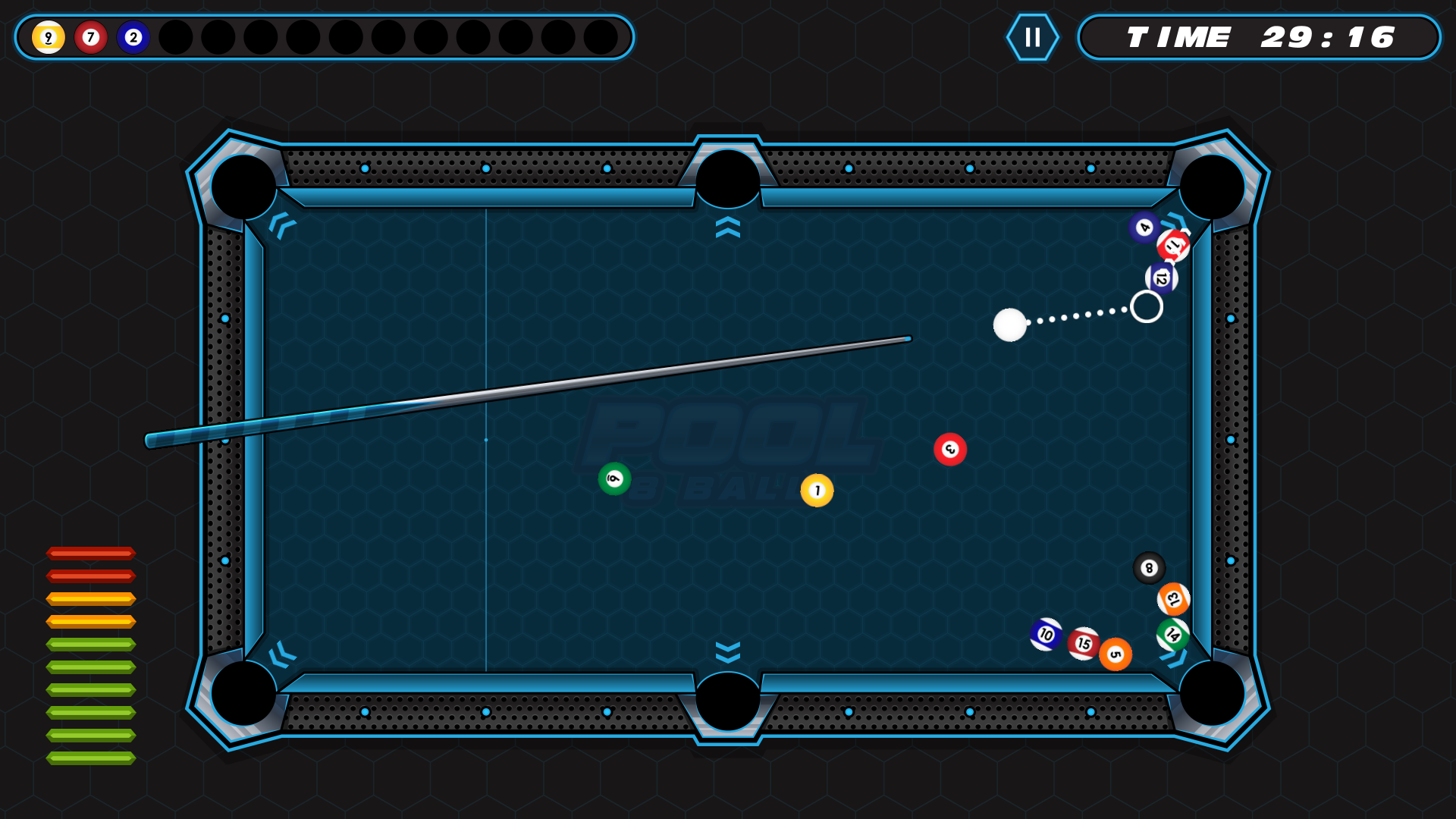Click the green 6-ball
The height and width of the screenshot is (819, 1456).
pyautogui.click(x=614, y=477)
